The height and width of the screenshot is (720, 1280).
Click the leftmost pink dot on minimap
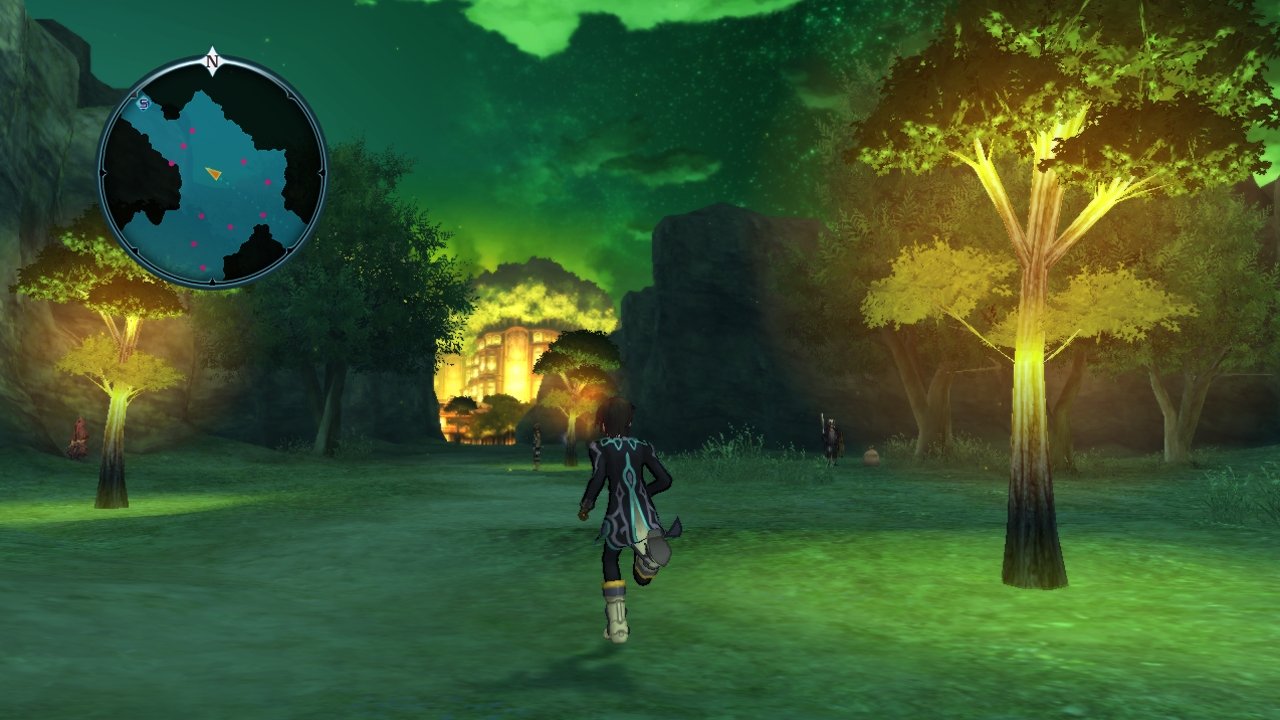pos(171,161)
